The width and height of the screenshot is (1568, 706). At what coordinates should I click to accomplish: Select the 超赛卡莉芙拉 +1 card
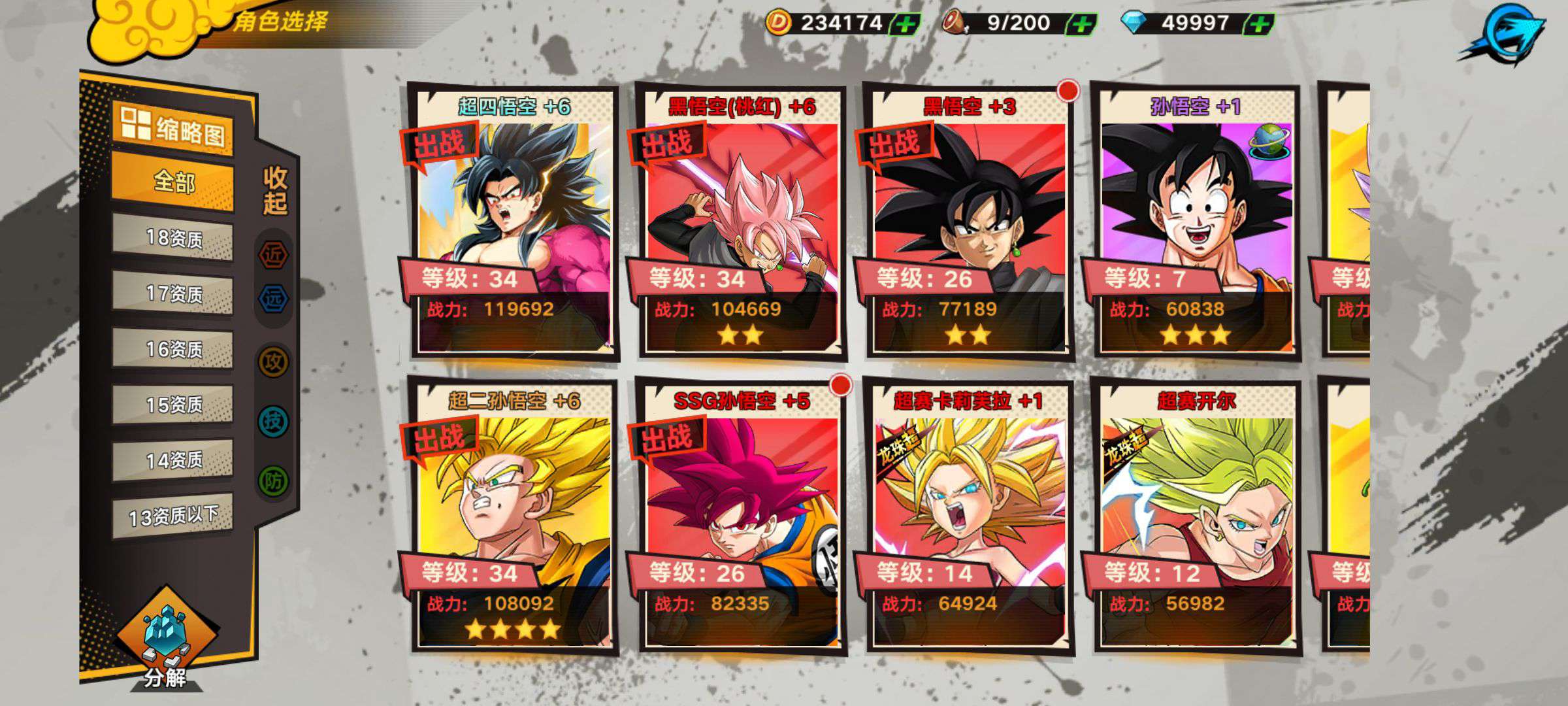pyautogui.click(x=969, y=516)
